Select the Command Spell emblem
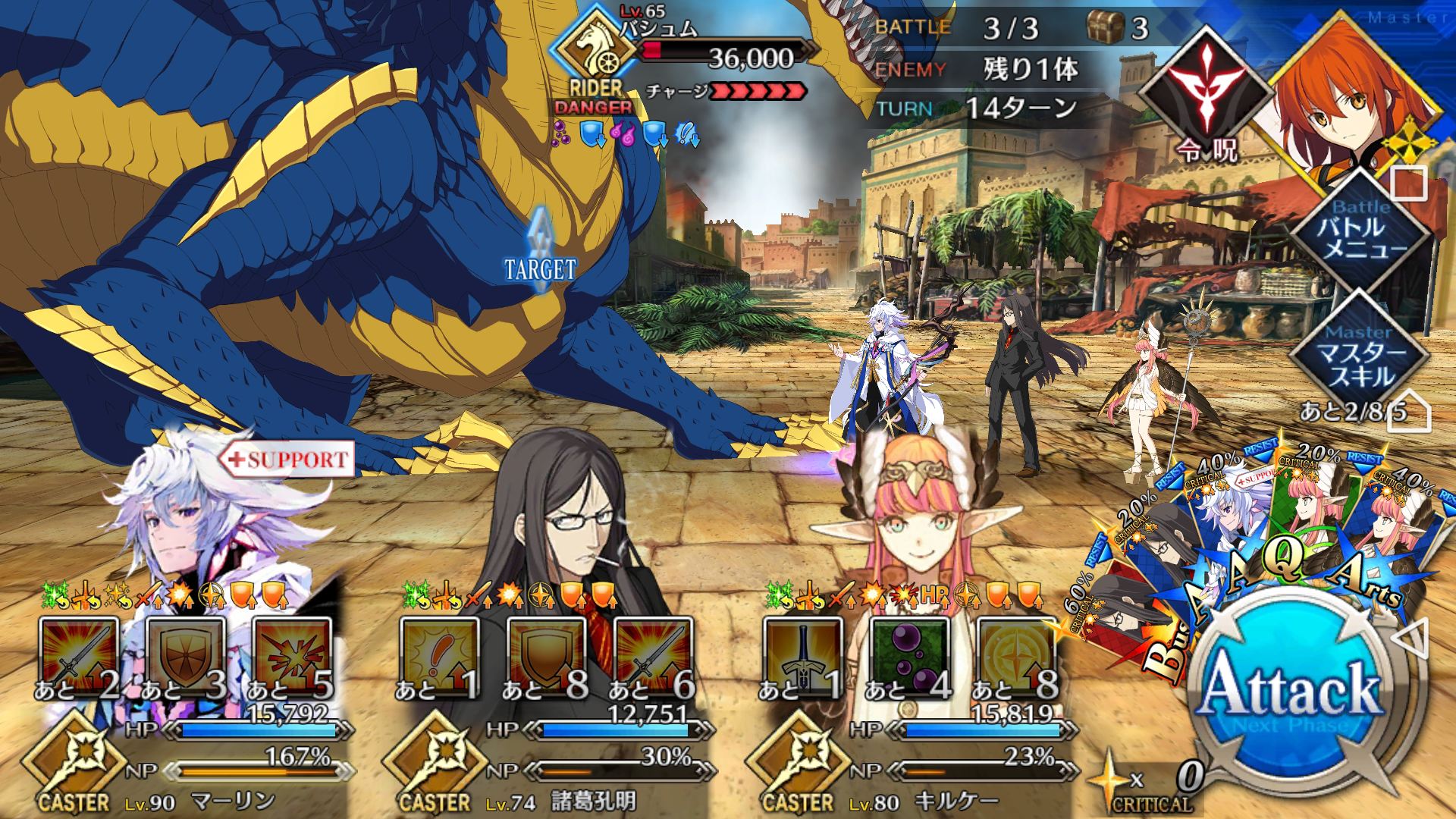1456x819 pixels. tap(1206, 99)
